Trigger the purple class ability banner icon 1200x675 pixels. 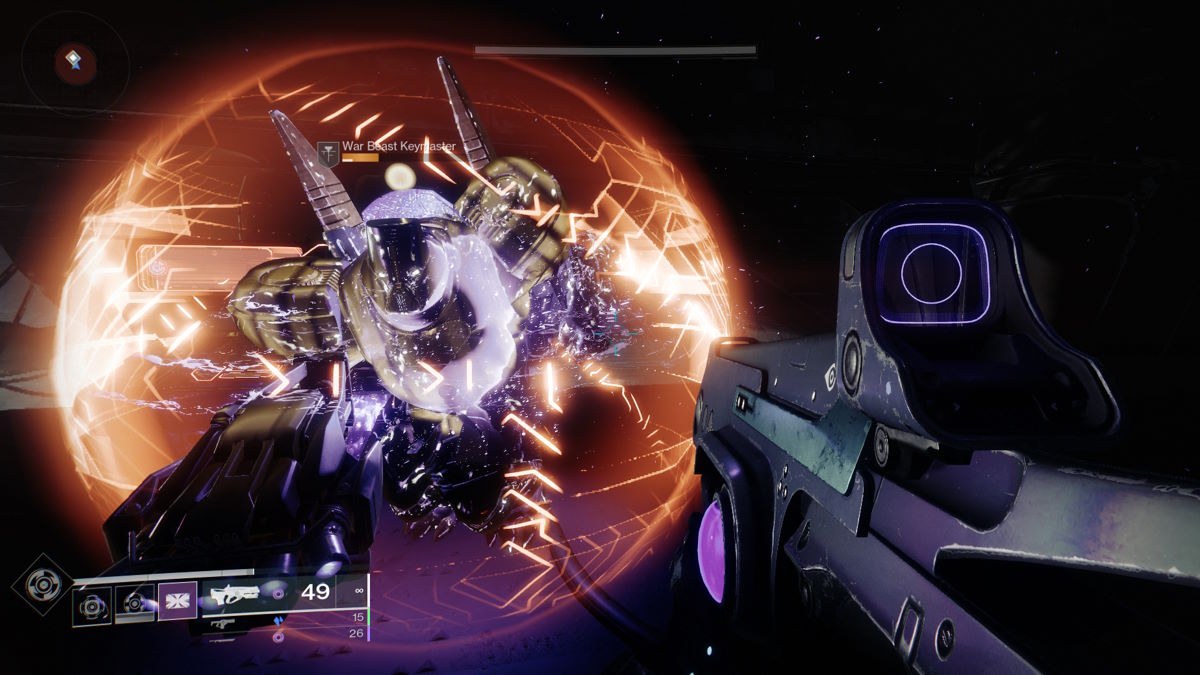point(178,602)
